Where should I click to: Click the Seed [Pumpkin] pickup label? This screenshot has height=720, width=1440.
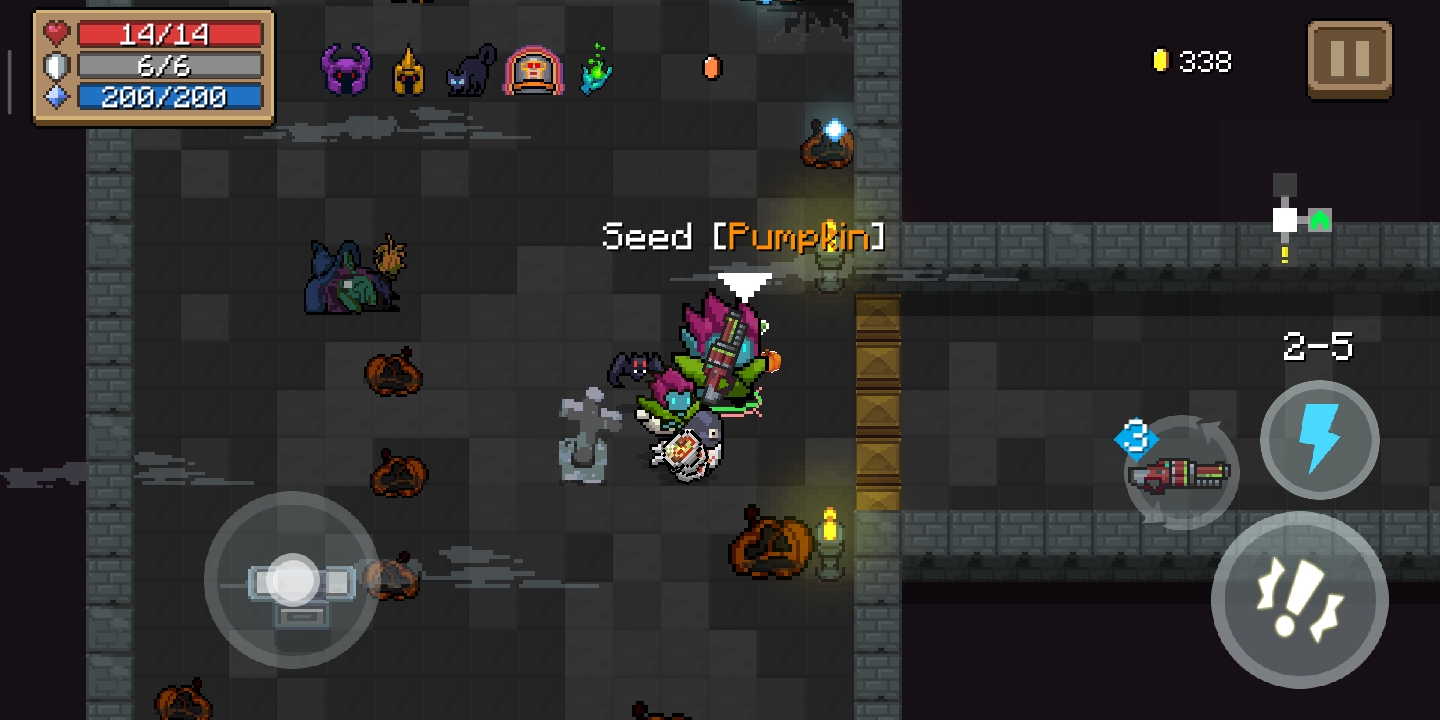742,237
